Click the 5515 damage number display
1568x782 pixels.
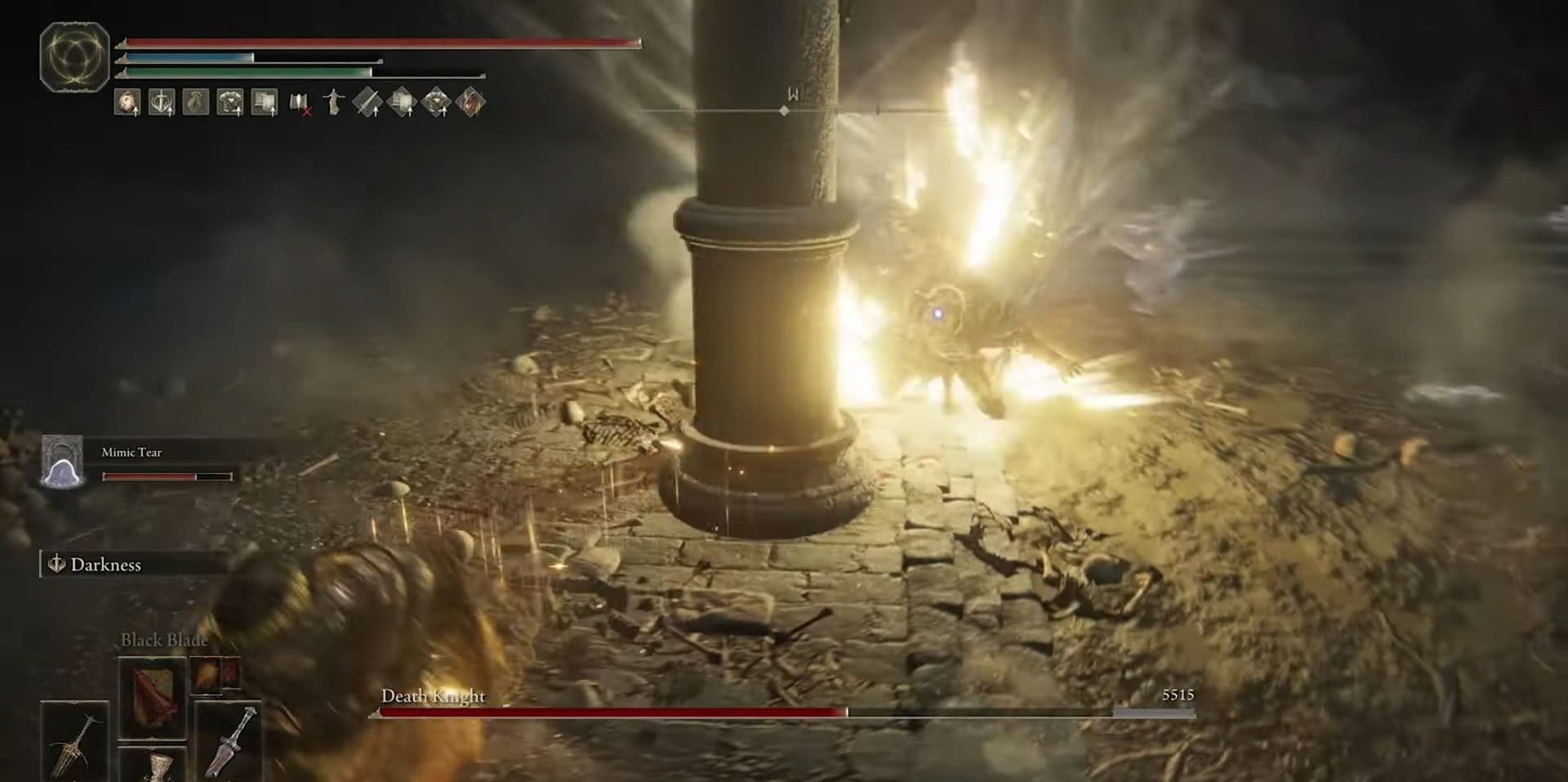click(x=1177, y=695)
